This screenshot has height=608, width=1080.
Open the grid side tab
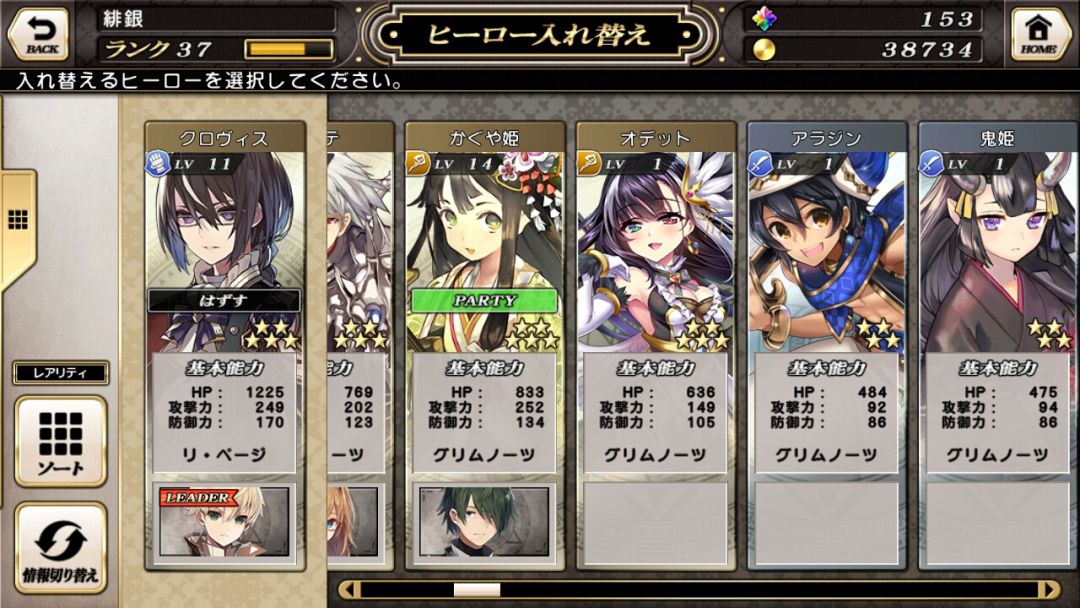[x=17, y=220]
